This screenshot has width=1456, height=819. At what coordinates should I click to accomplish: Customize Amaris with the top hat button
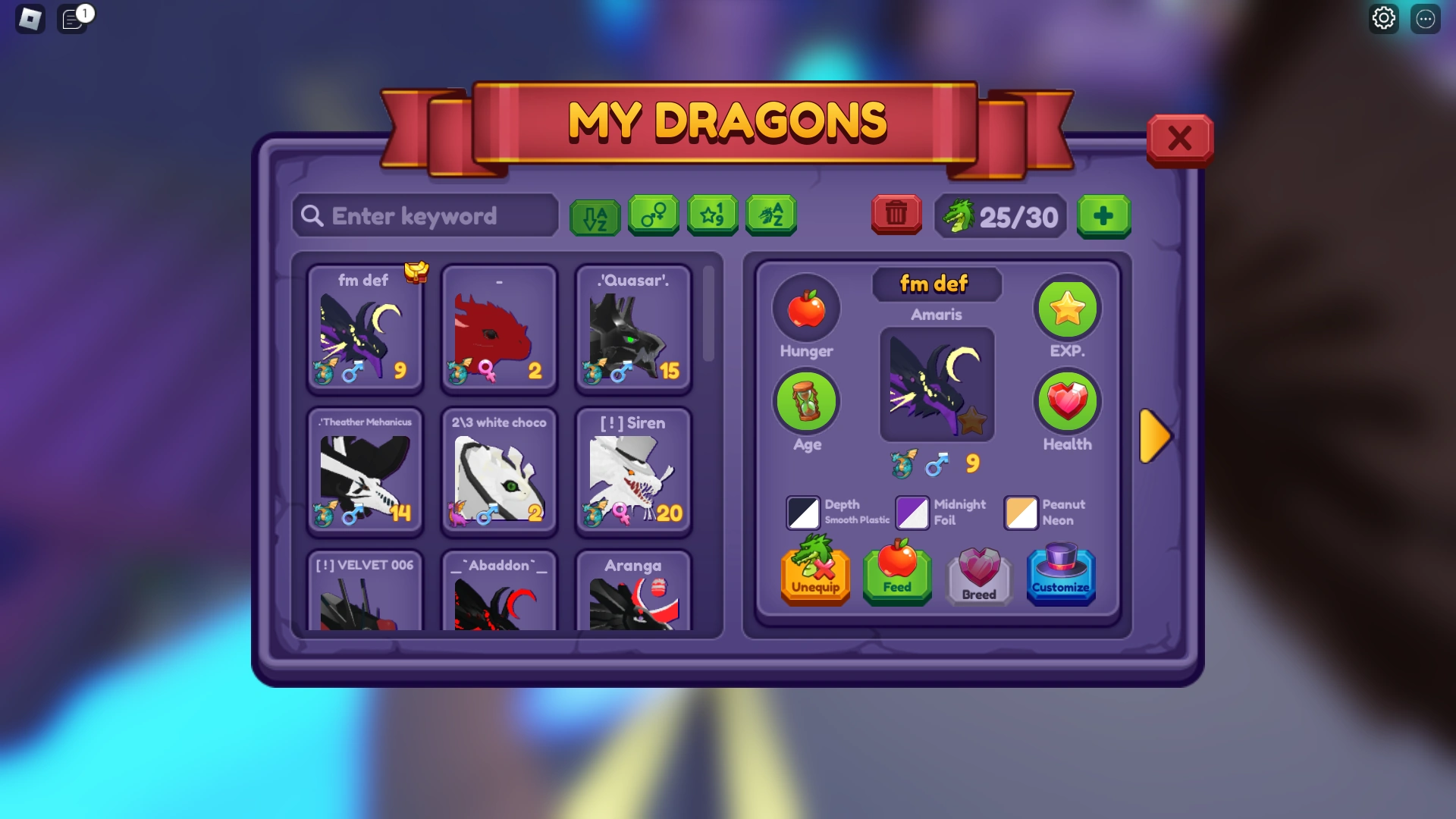[1061, 576]
